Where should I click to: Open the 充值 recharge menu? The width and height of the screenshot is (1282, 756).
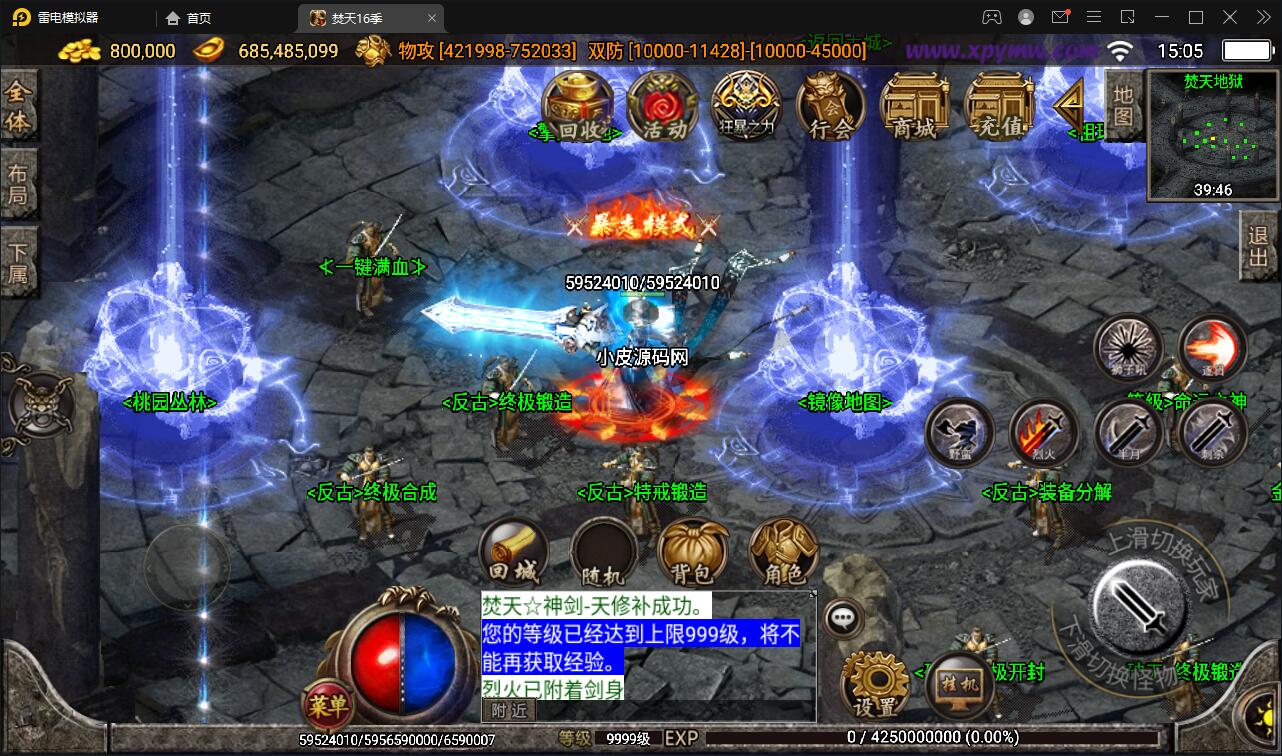click(x=999, y=106)
